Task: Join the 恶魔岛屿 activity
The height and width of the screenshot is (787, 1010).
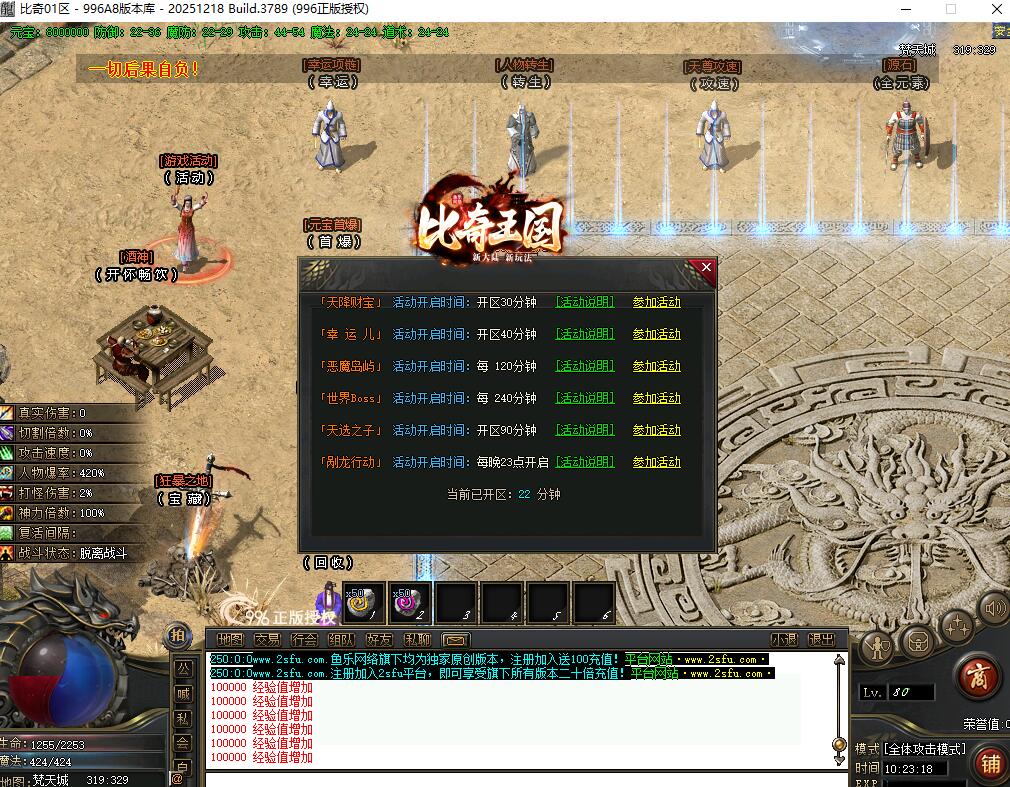Action: 656,366
